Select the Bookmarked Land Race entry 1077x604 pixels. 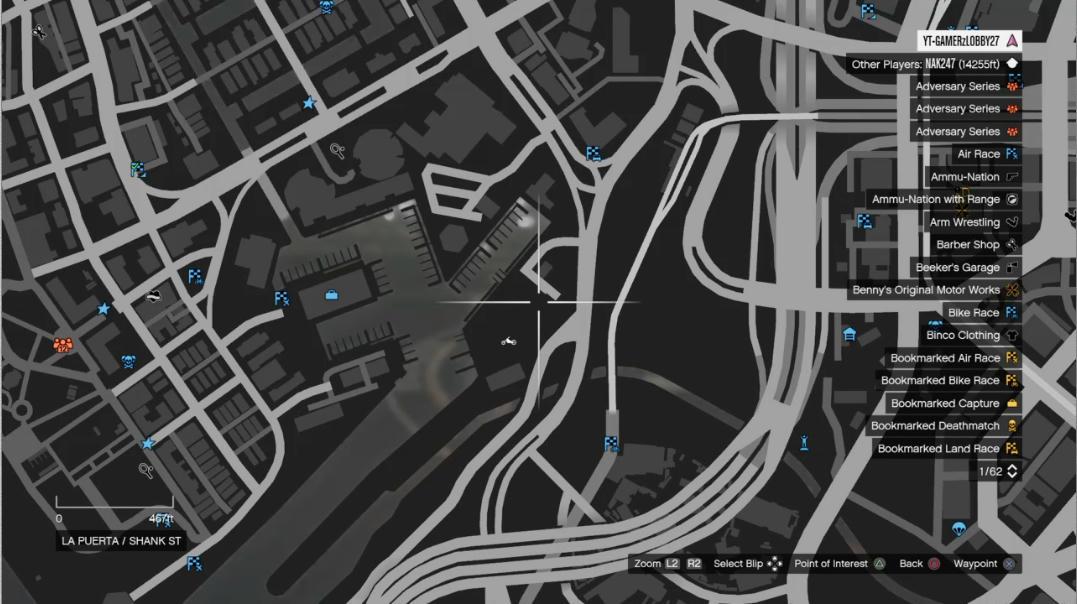tap(938, 449)
